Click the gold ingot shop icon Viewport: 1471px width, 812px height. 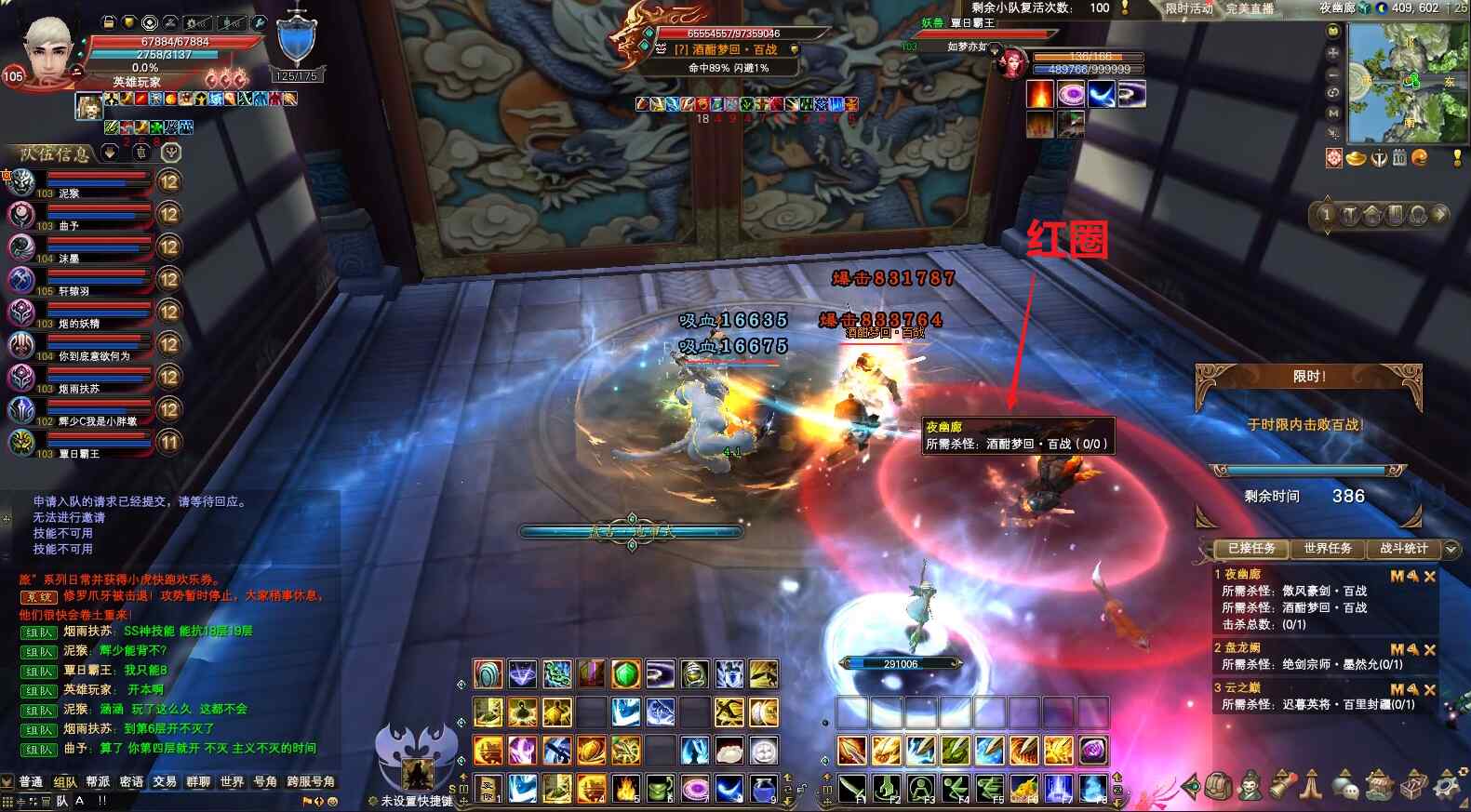pos(1356,159)
